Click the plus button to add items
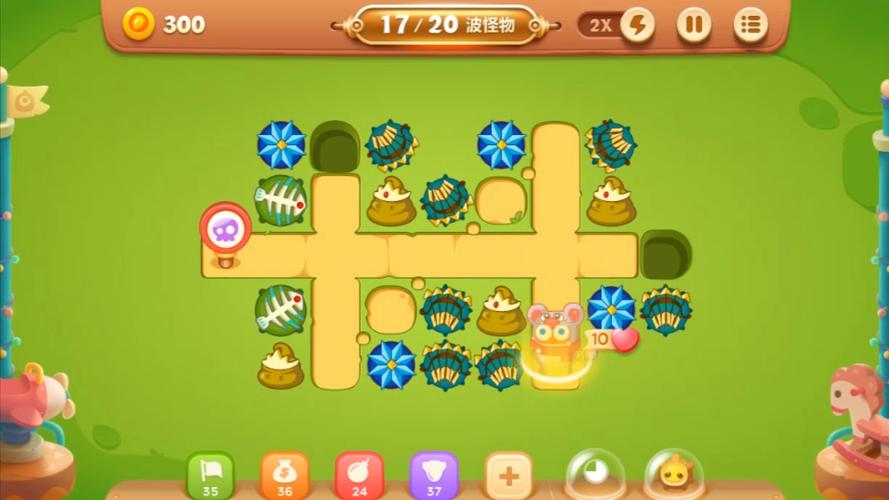 pos(508,474)
